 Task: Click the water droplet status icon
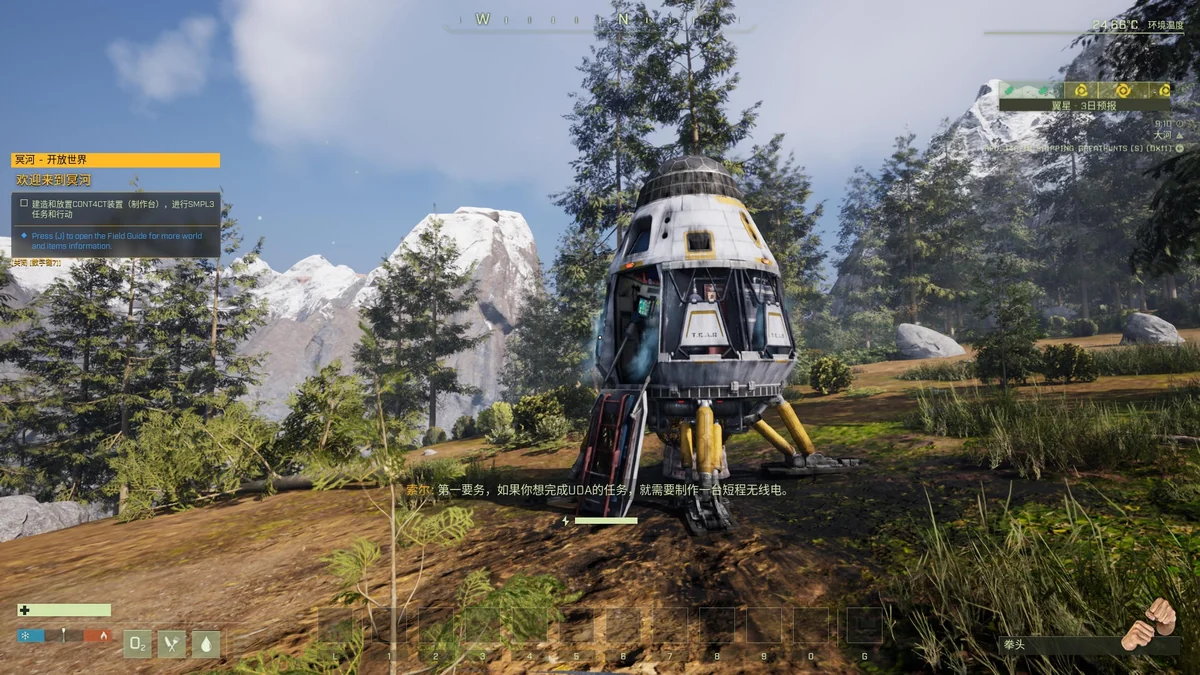(x=206, y=643)
